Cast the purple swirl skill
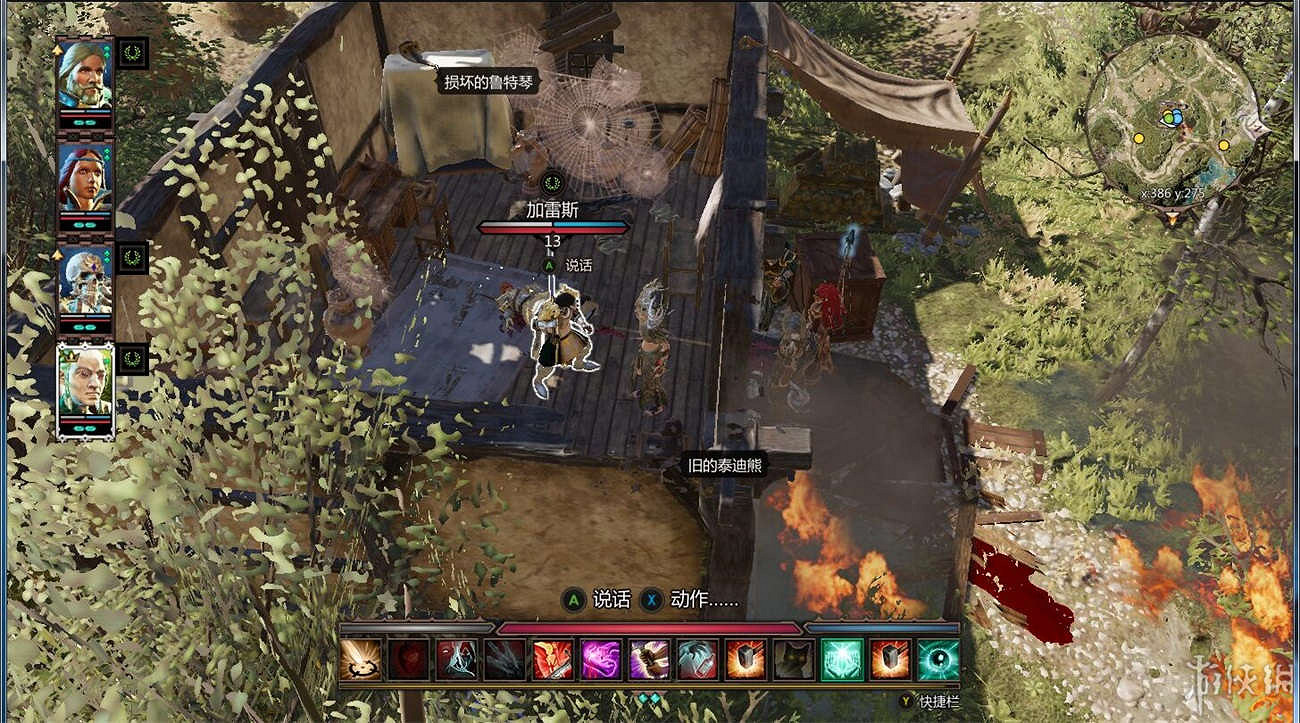Viewport: 1300px width, 723px height. [601, 660]
